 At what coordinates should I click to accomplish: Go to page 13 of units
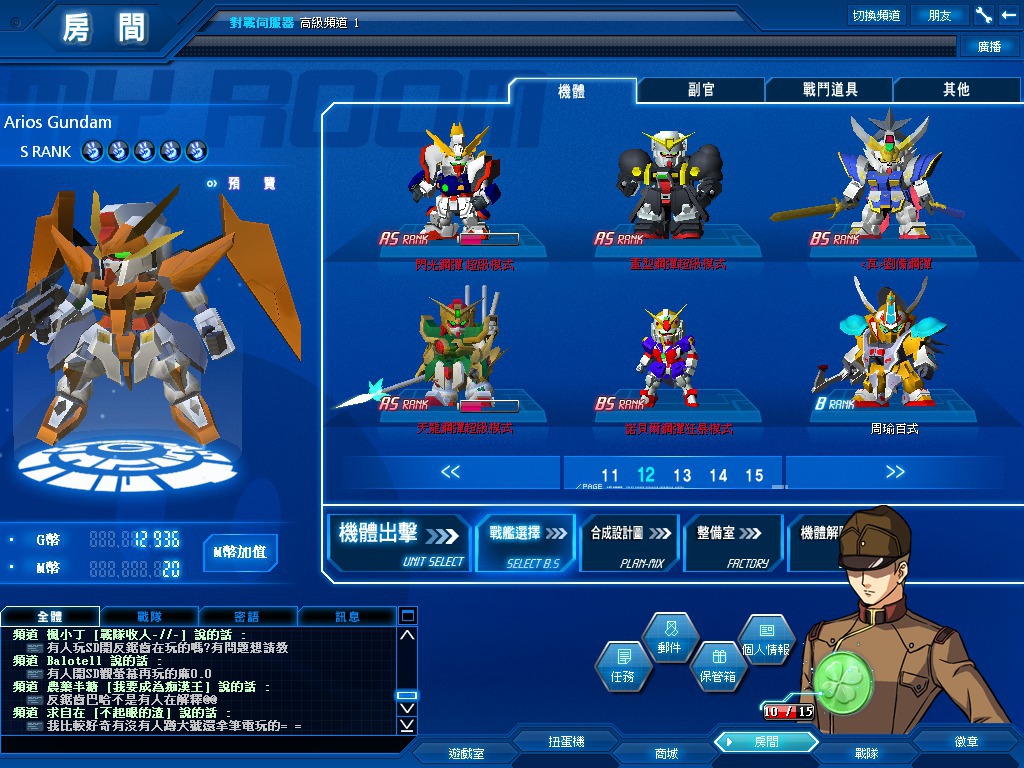click(682, 476)
